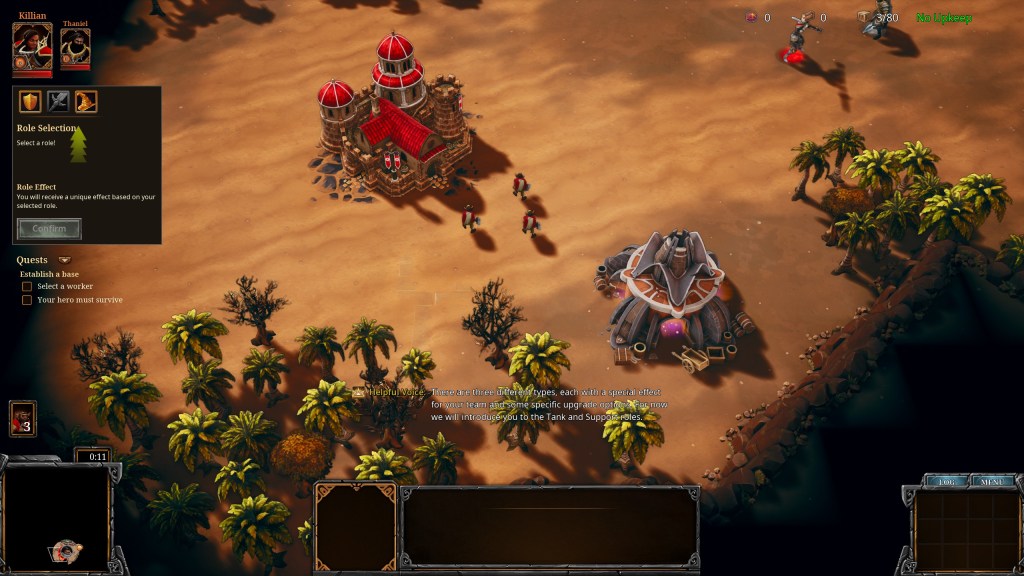This screenshot has height=576, width=1024.
Task: Open the Log
Action: click(x=945, y=482)
